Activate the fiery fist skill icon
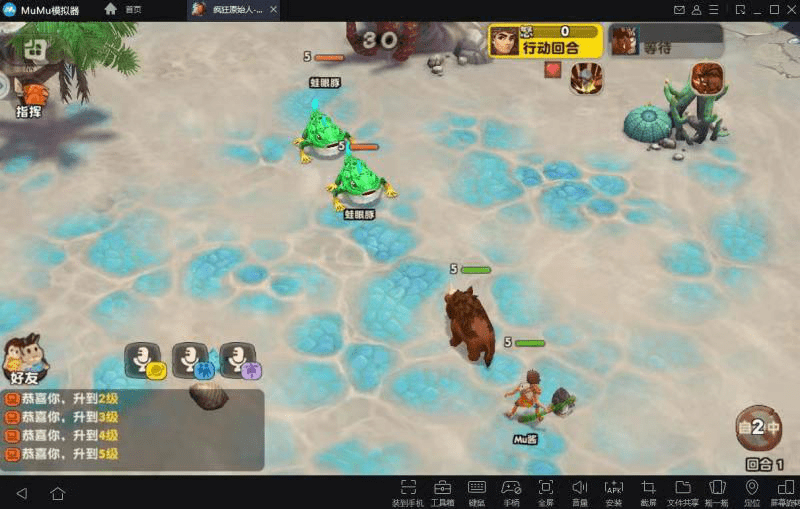The height and width of the screenshot is (509, 800). (x=585, y=76)
